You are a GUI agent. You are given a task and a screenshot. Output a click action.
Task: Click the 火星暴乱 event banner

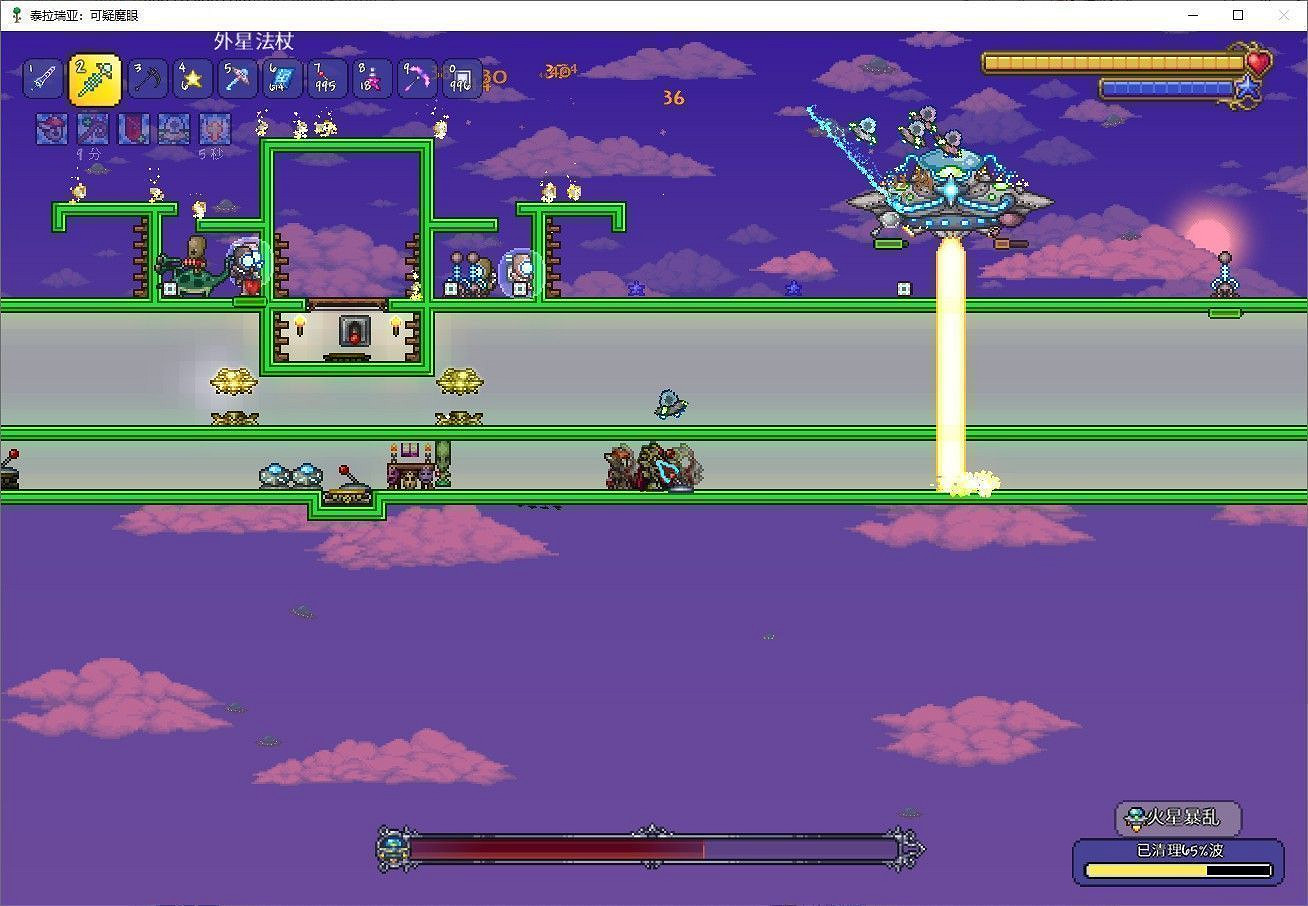coord(1178,818)
